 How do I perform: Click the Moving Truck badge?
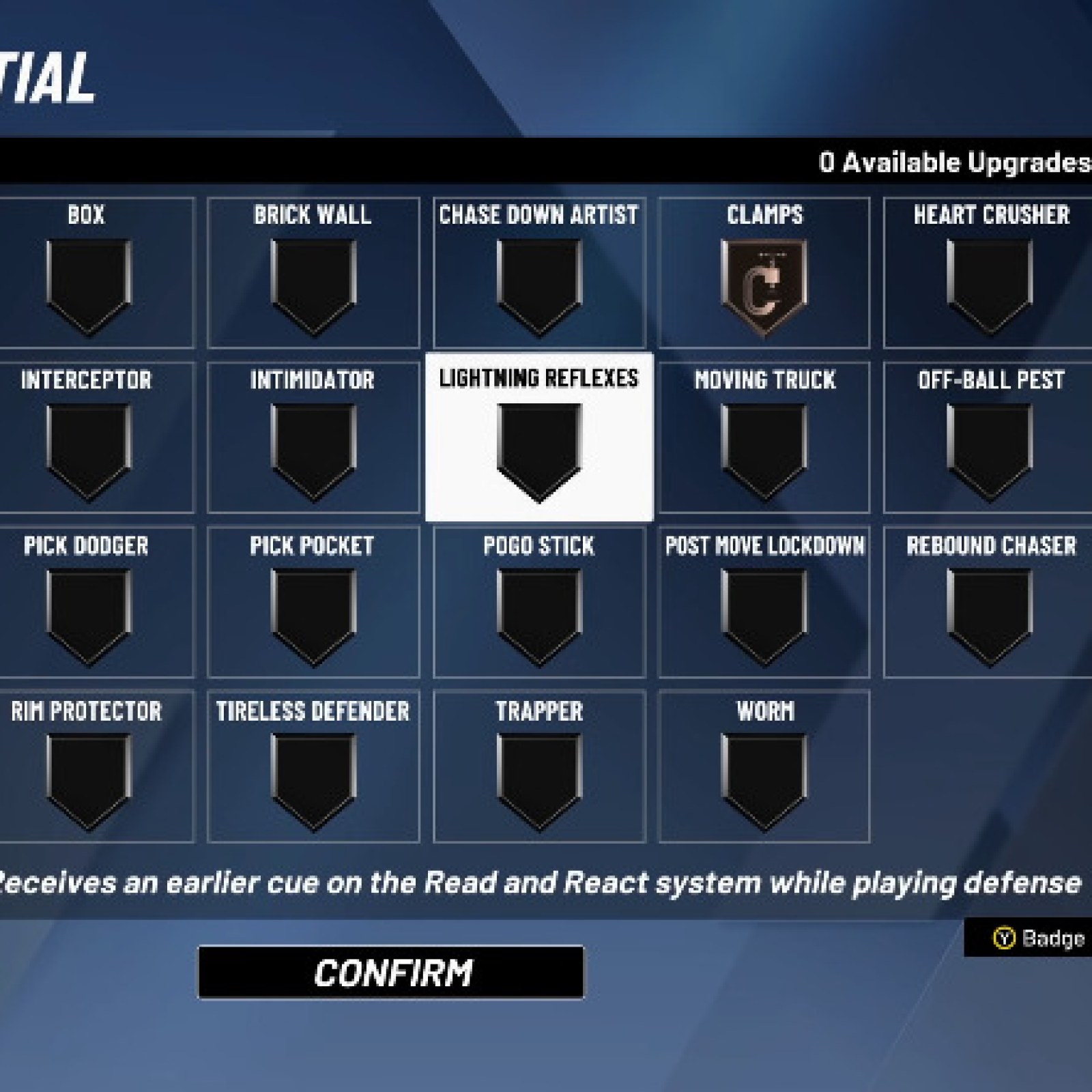pos(764,444)
